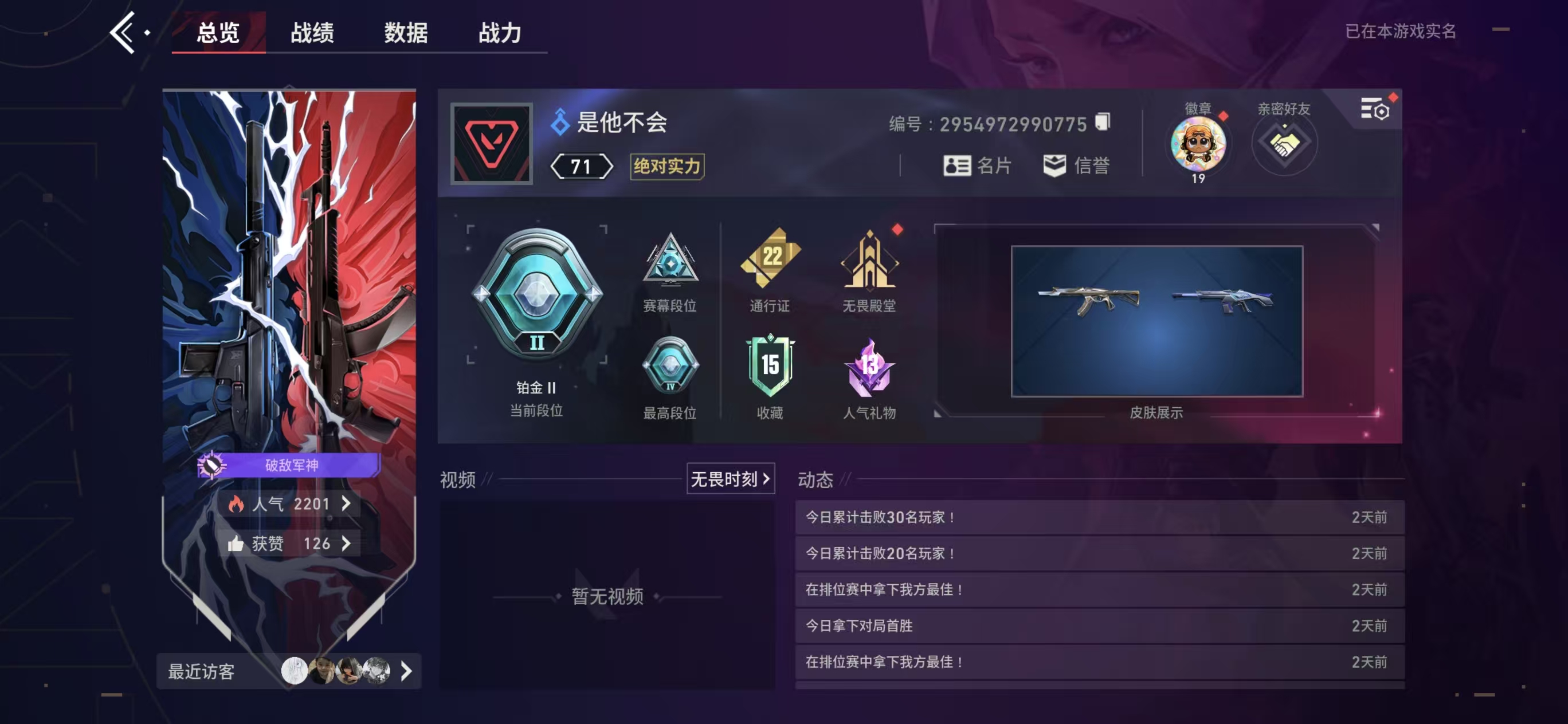
Task: Open profile settings in the panel corner
Action: (x=1374, y=109)
